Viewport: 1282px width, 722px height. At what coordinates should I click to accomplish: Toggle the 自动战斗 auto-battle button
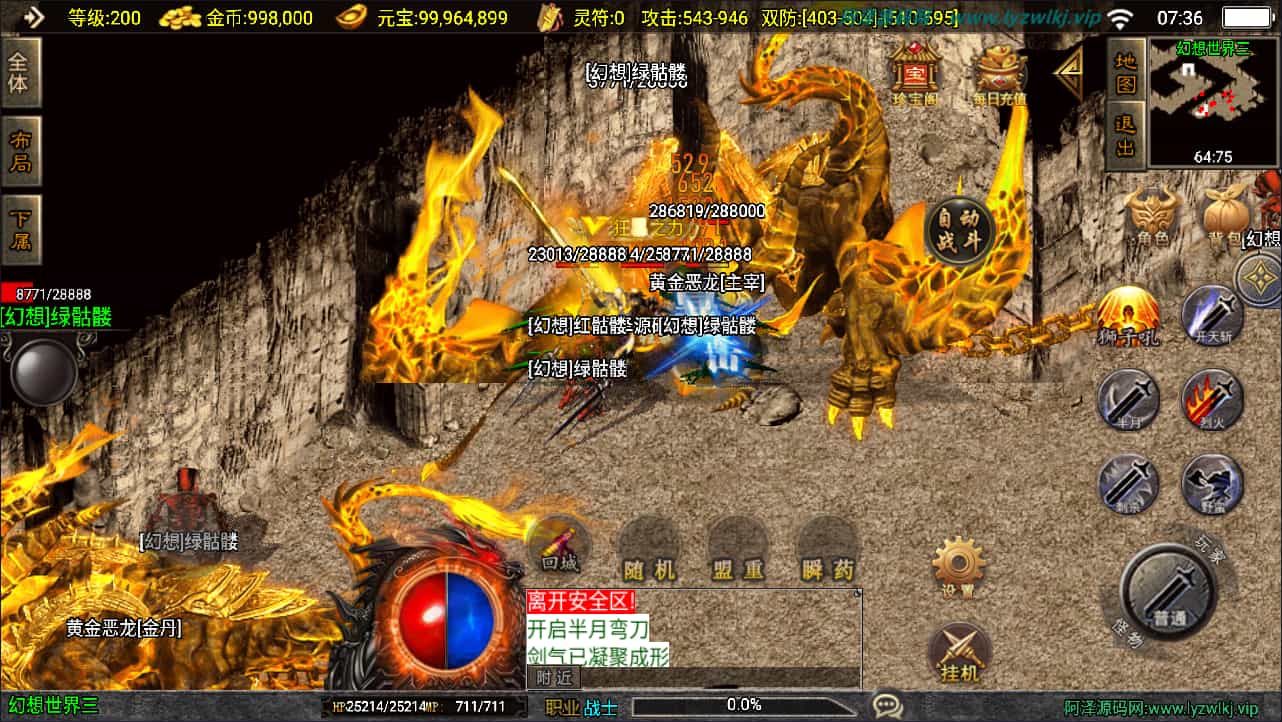pos(959,230)
